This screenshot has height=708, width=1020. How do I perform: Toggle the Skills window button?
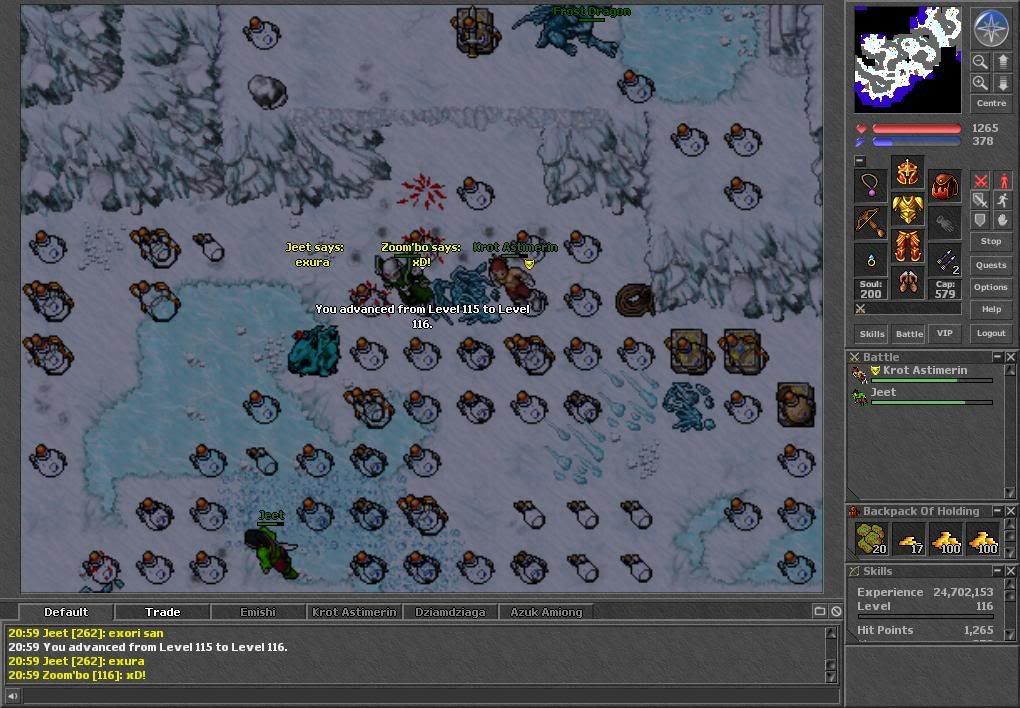click(872, 333)
